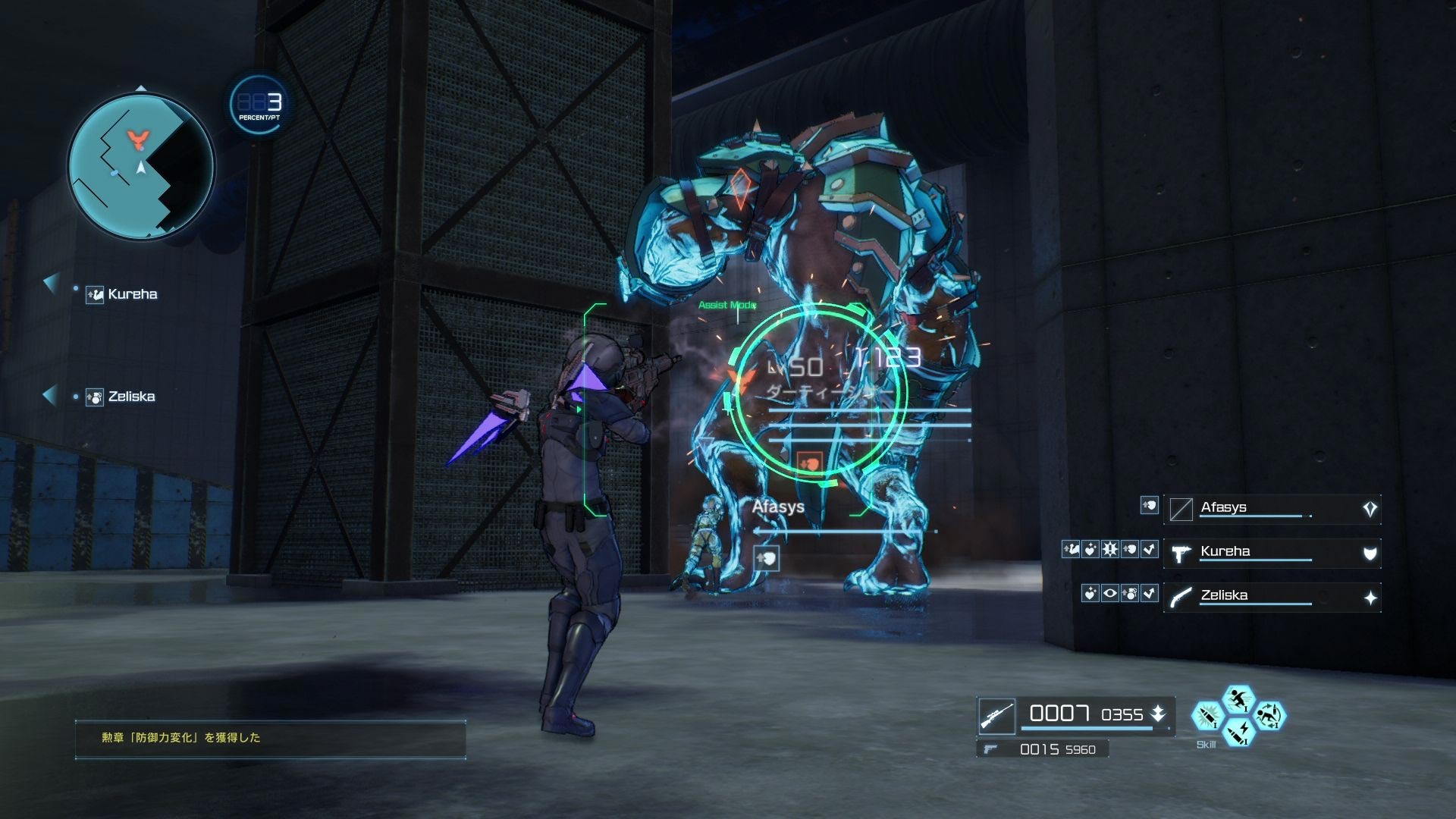The width and height of the screenshot is (1456, 819).
Task: Use the exploding bullet skill
Action: (1206, 716)
